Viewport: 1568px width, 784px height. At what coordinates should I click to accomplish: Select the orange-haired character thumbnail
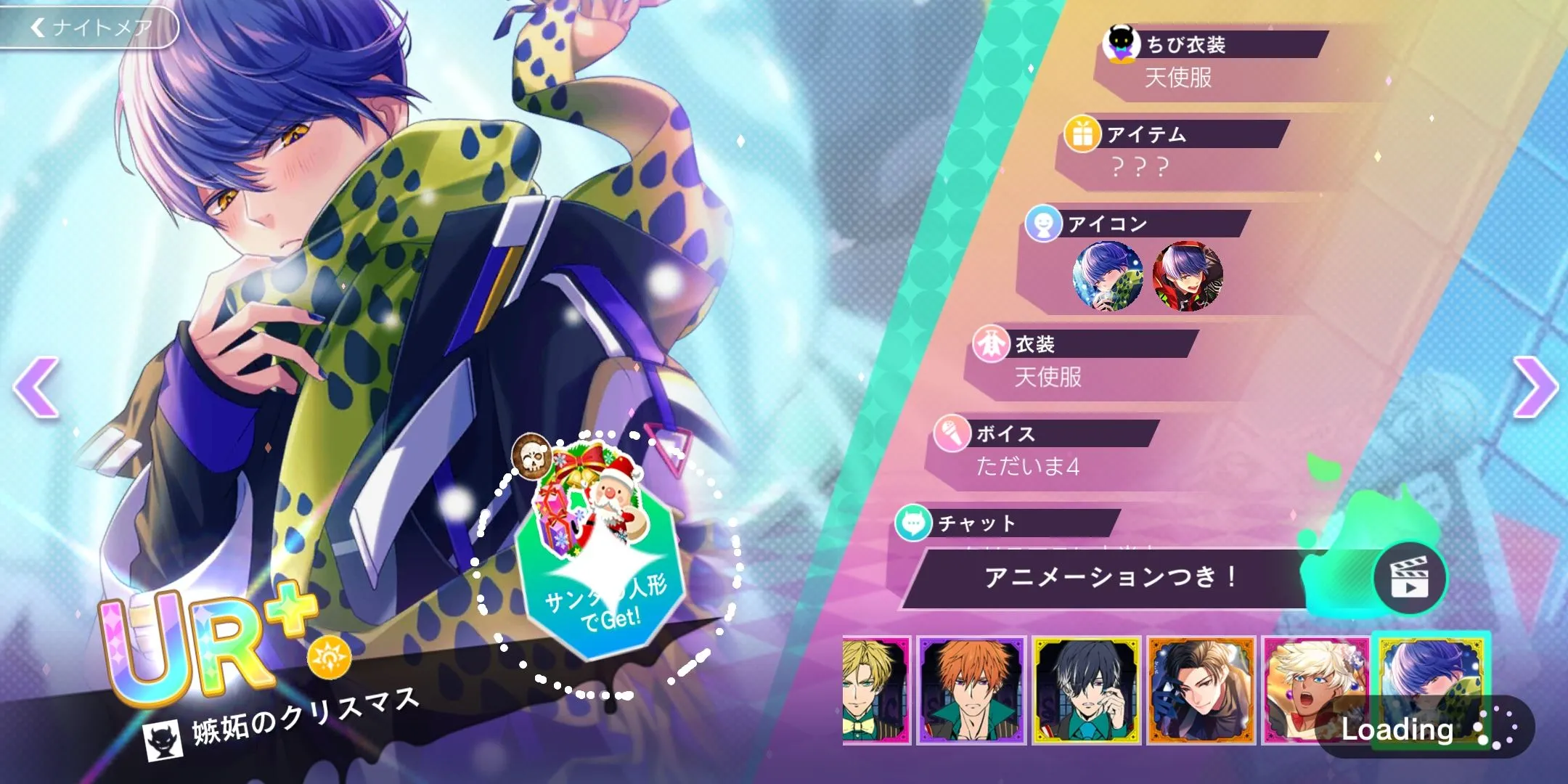coord(971,690)
